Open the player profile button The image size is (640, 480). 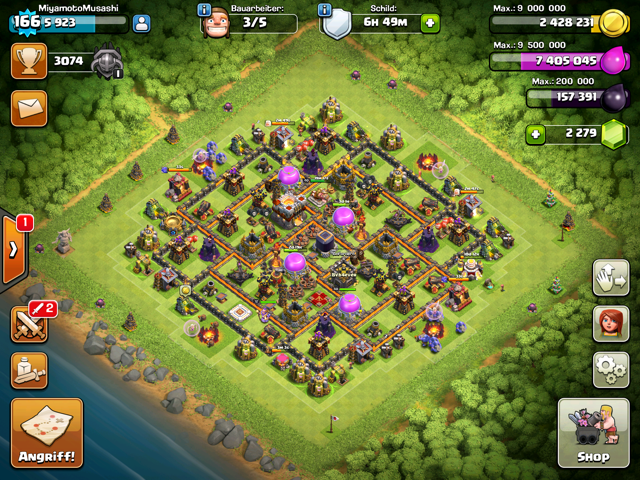click(141, 23)
